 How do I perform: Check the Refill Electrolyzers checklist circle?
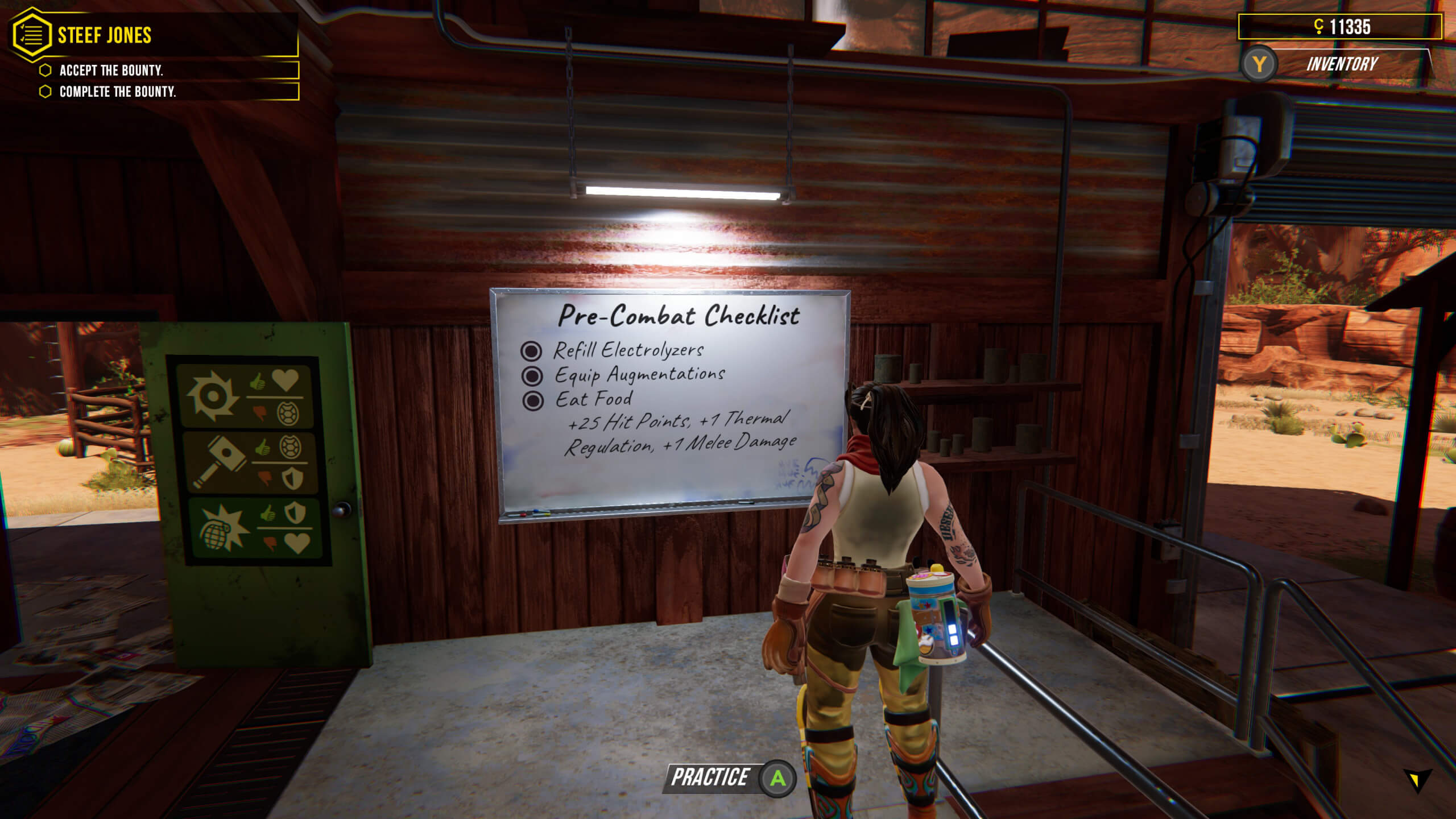pyautogui.click(x=532, y=351)
